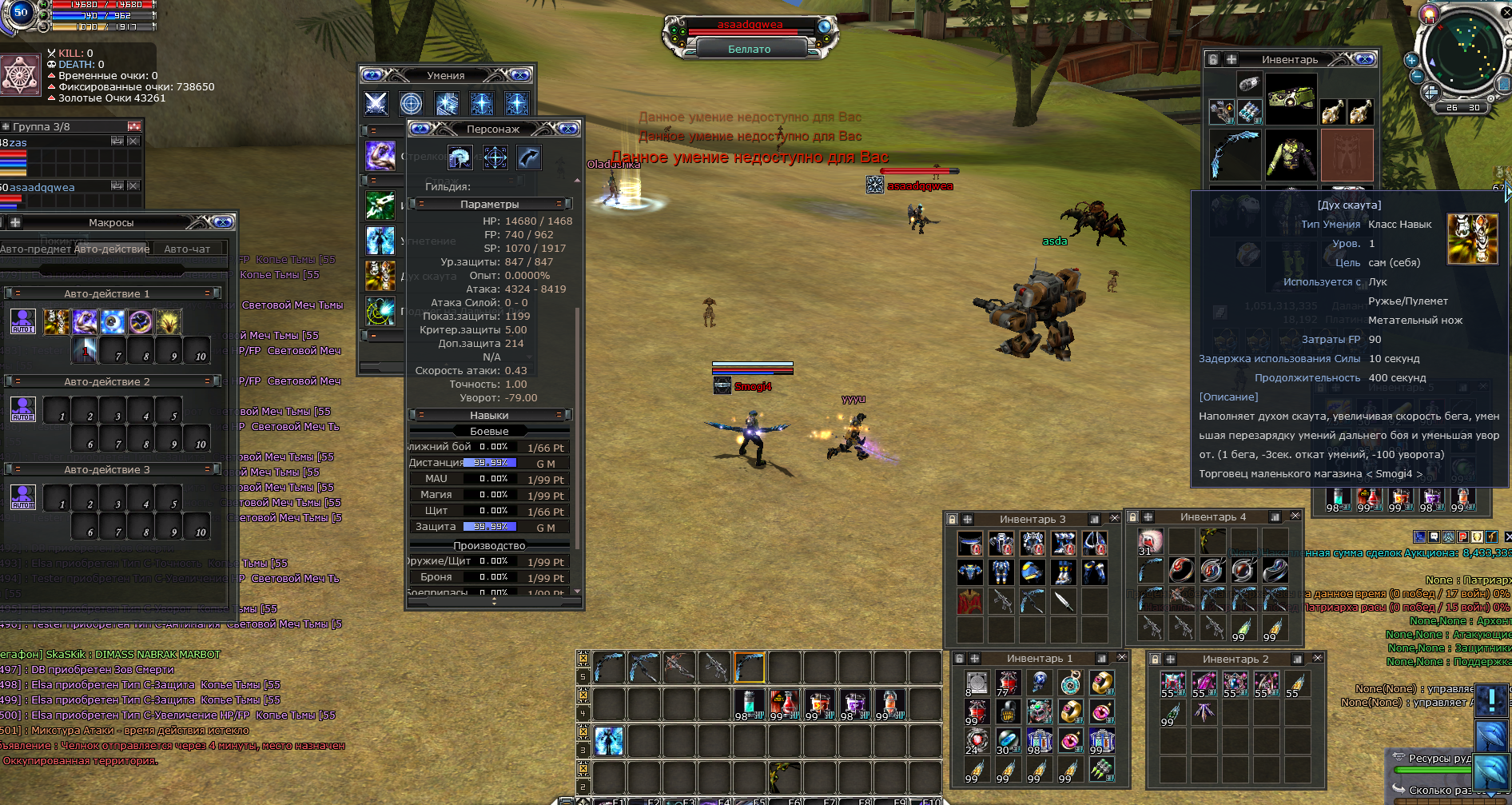This screenshot has width=1512, height=805.
Task: Switch to the Авто-предмет tab
Action: (x=35, y=249)
